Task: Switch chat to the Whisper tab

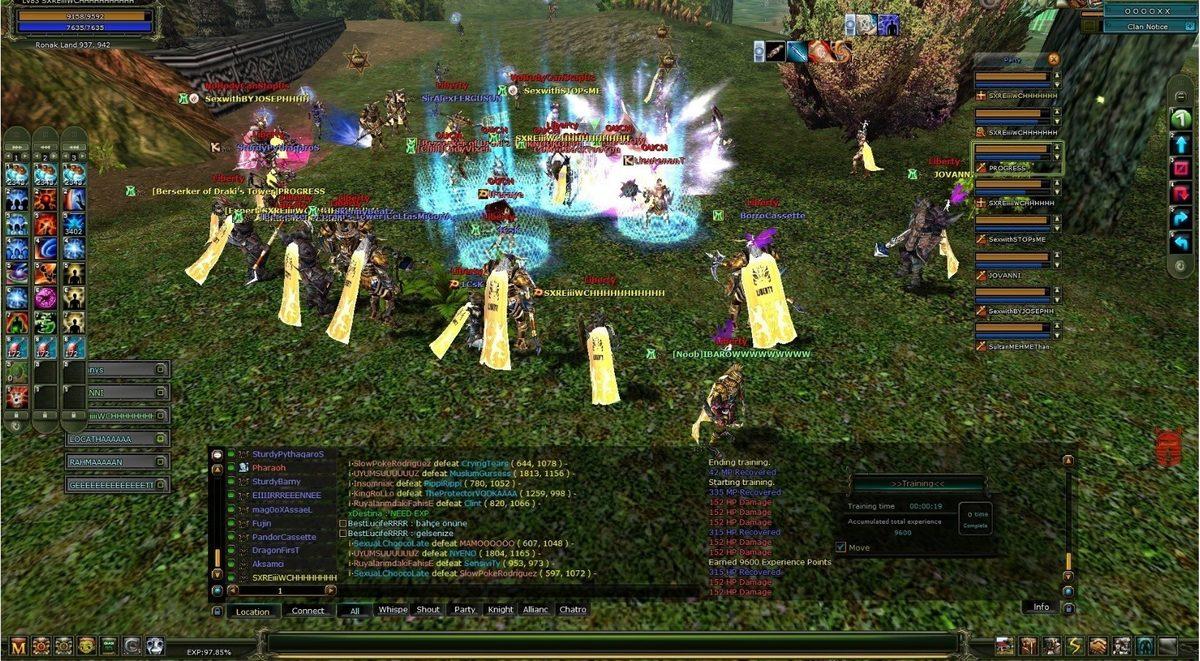Action: [x=392, y=609]
